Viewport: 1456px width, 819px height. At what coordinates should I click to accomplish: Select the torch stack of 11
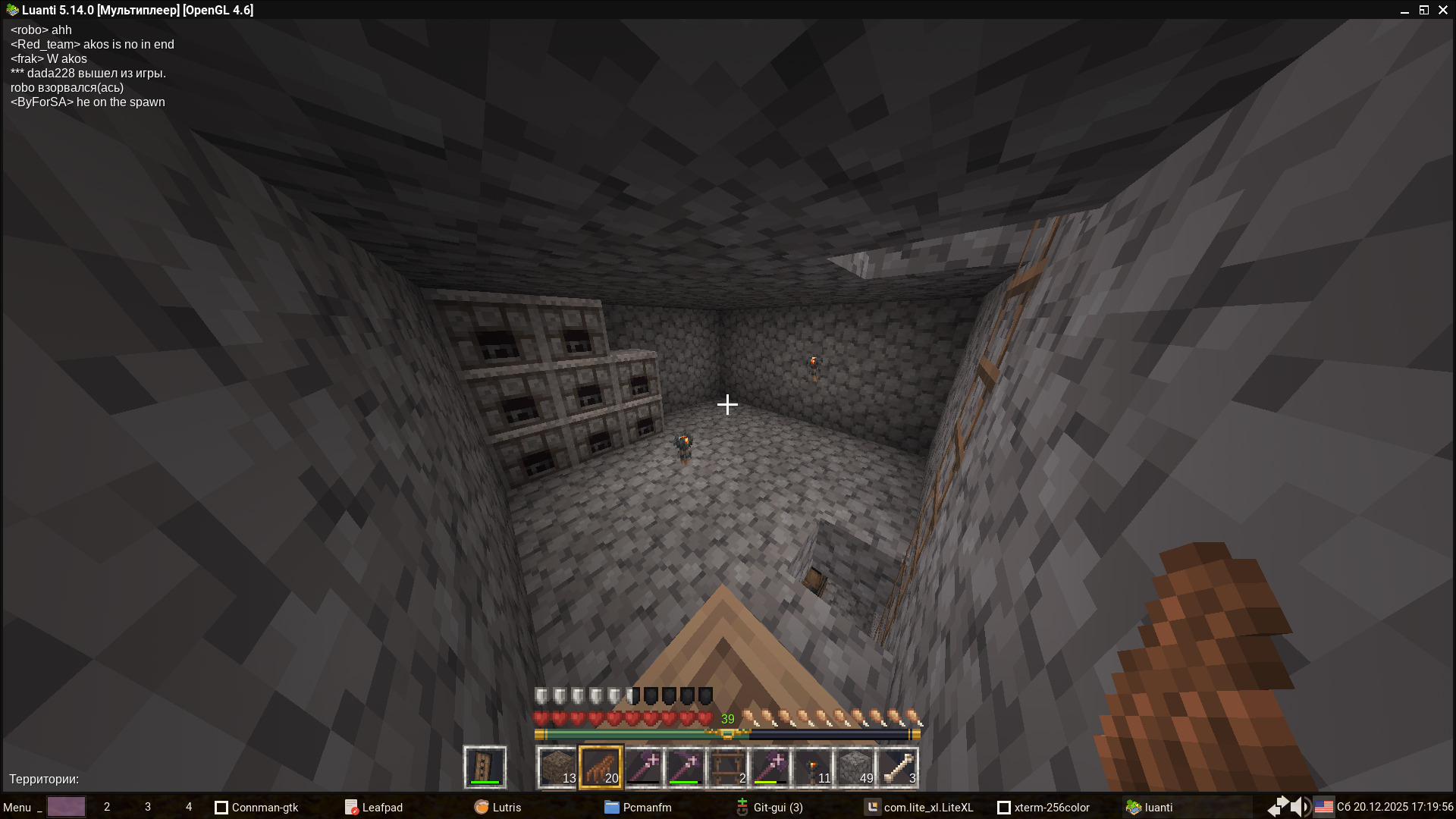[813, 767]
